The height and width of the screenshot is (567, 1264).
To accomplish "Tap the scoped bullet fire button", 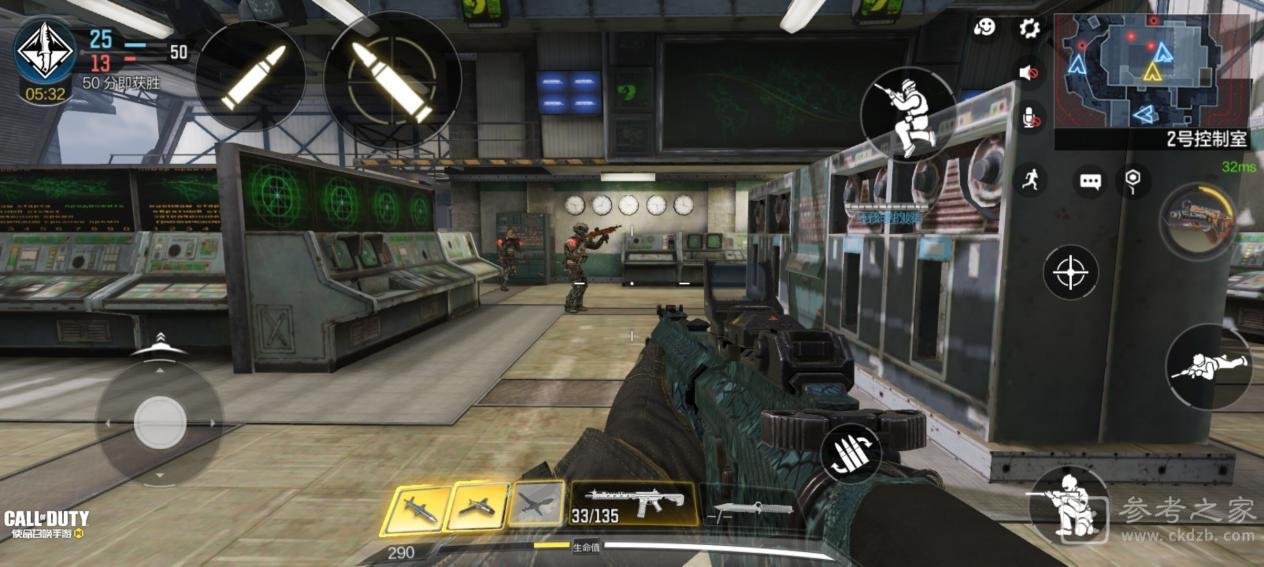I will 392,80.
